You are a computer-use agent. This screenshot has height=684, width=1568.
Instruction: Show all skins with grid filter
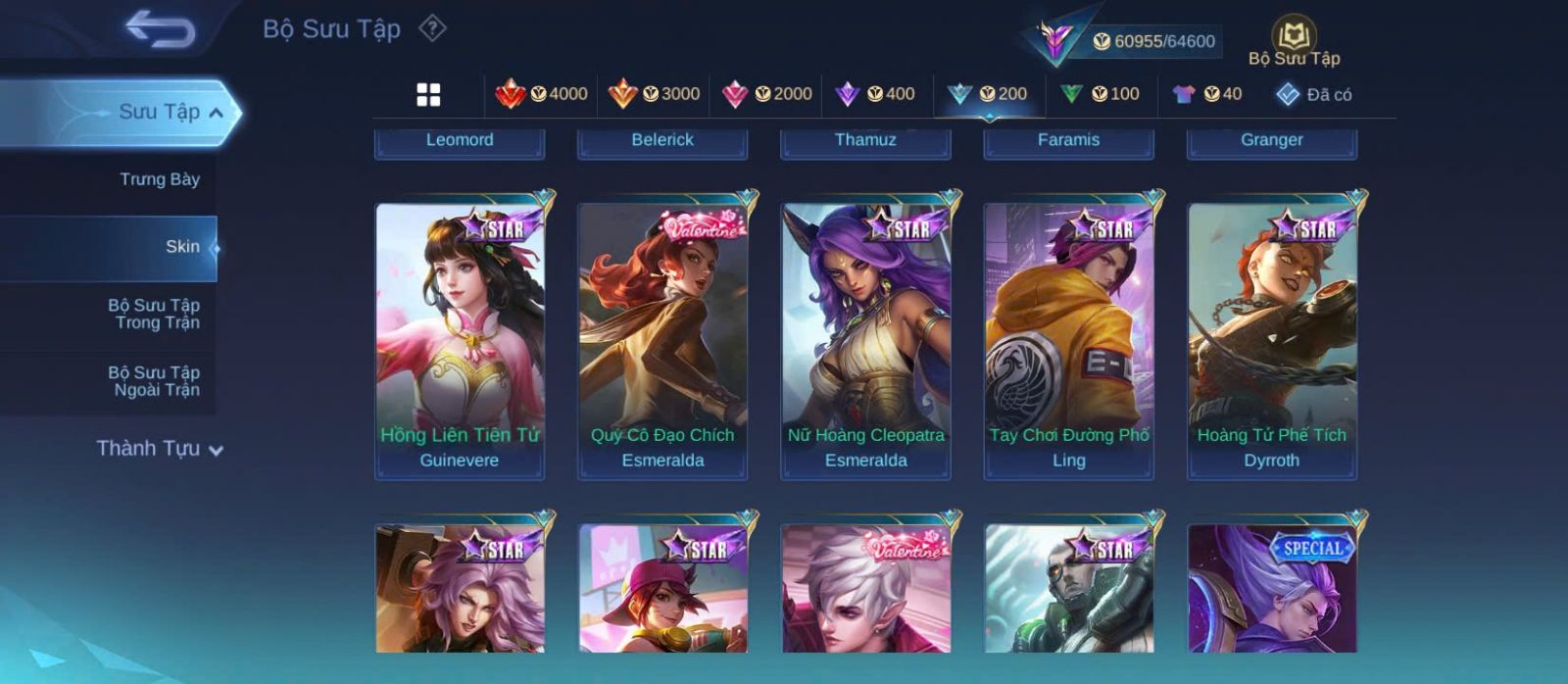(x=428, y=94)
